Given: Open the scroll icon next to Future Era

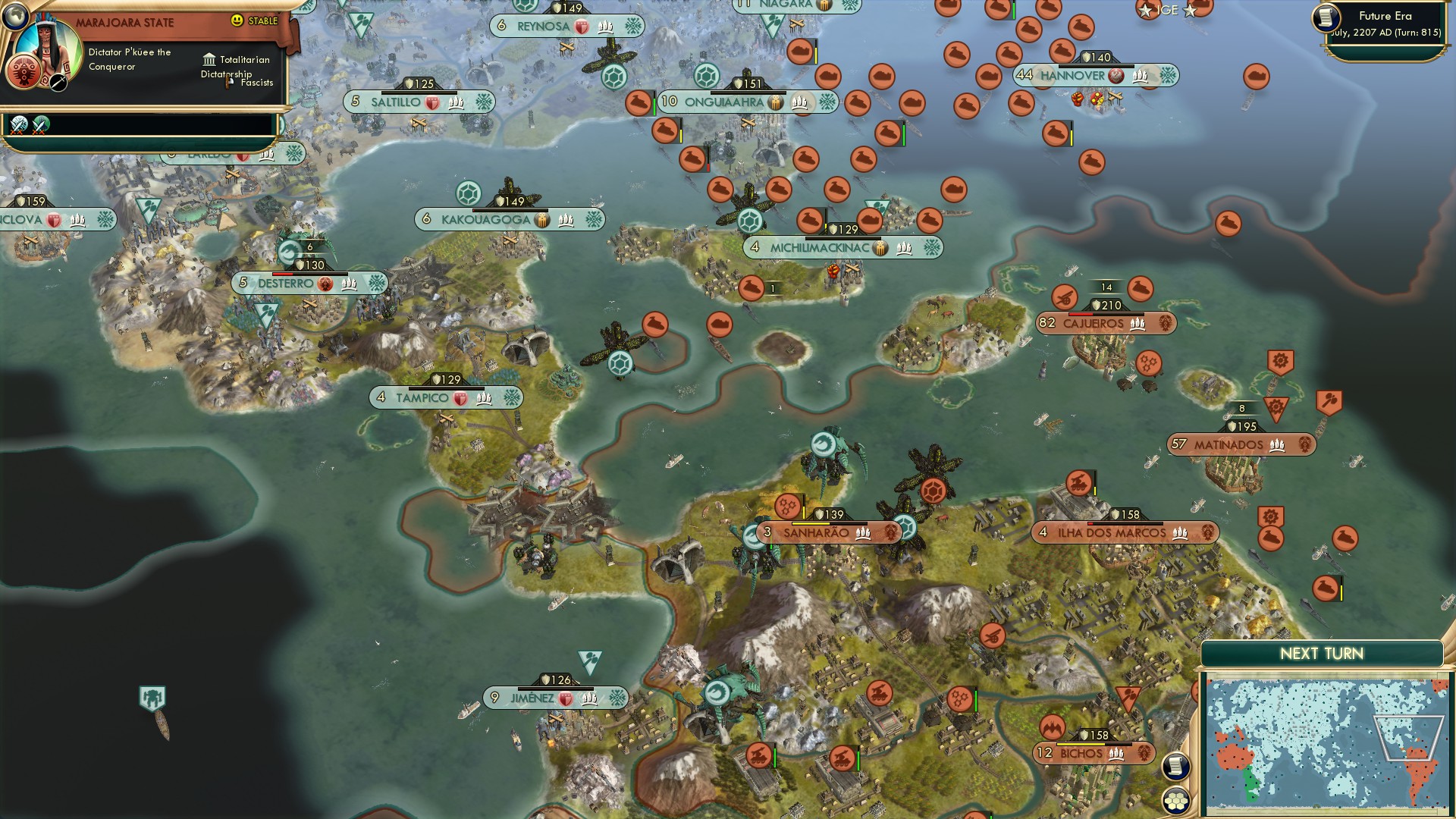Looking at the screenshot, I should click(1326, 18).
